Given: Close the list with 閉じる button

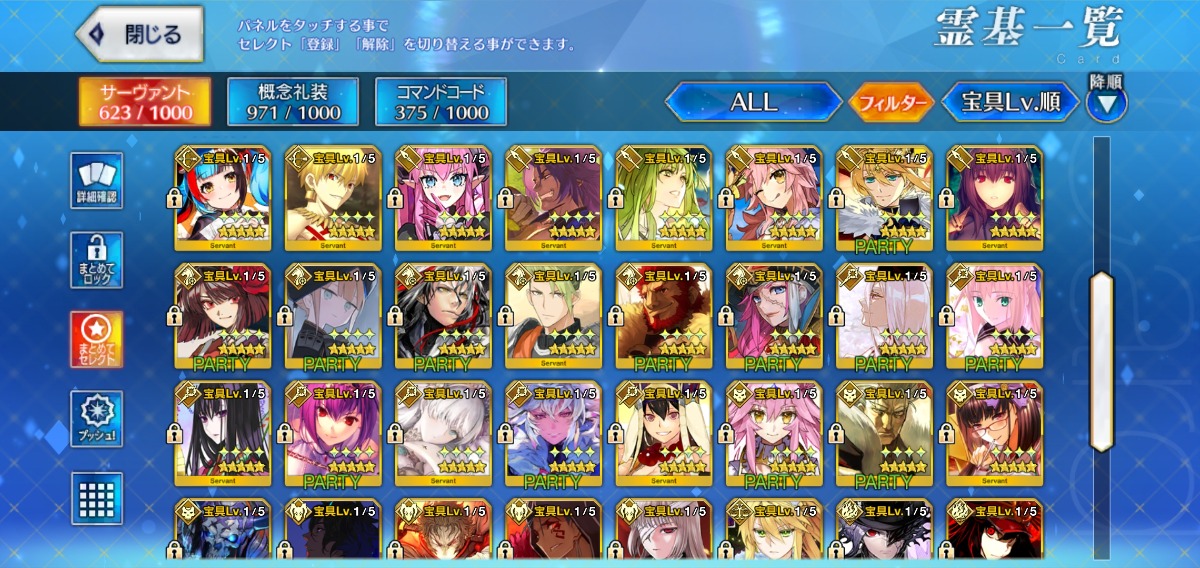Looking at the screenshot, I should pyautogui.click(x=140, y=35).
